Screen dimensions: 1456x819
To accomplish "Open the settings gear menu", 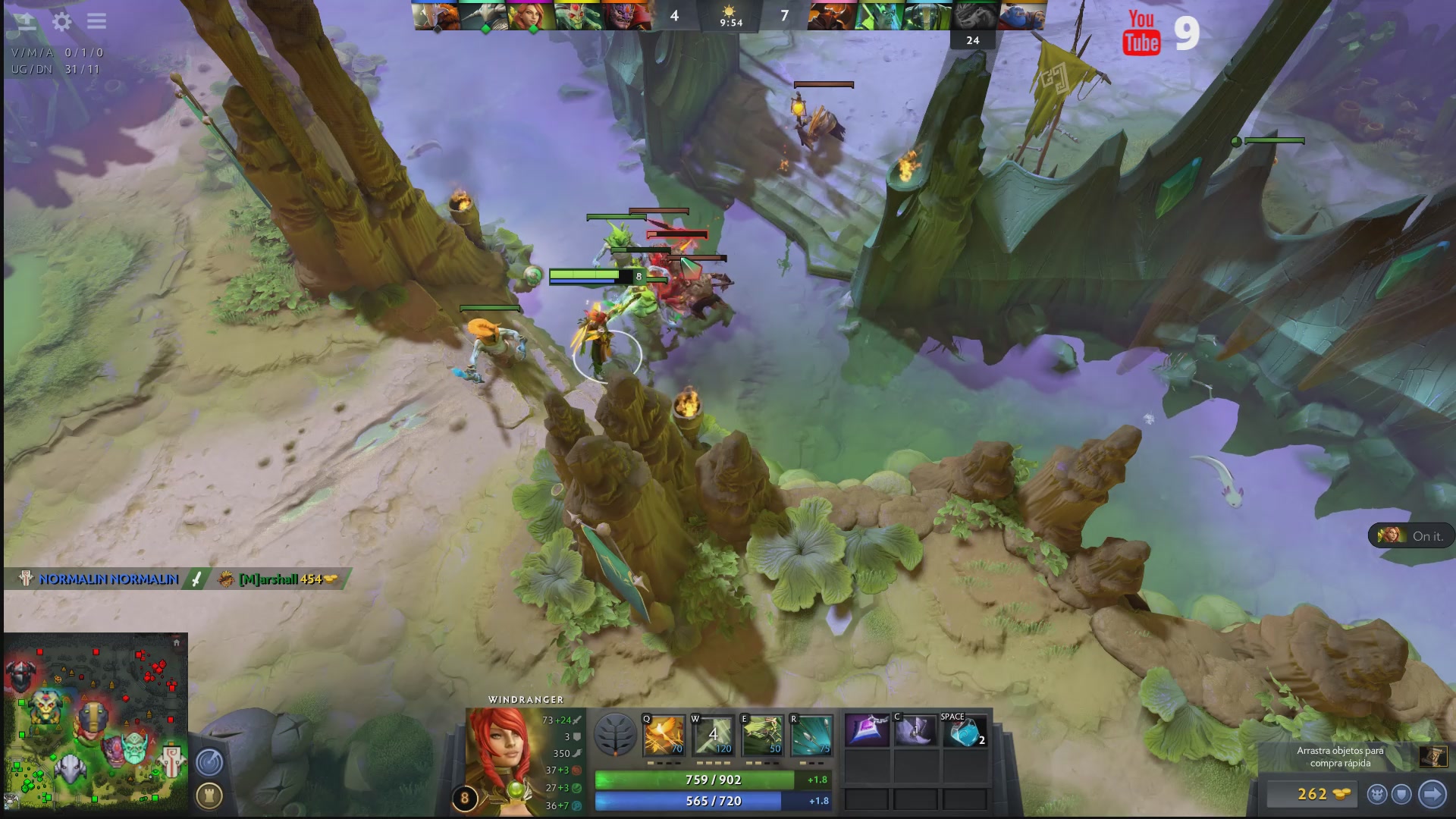I will coord(61,21).
